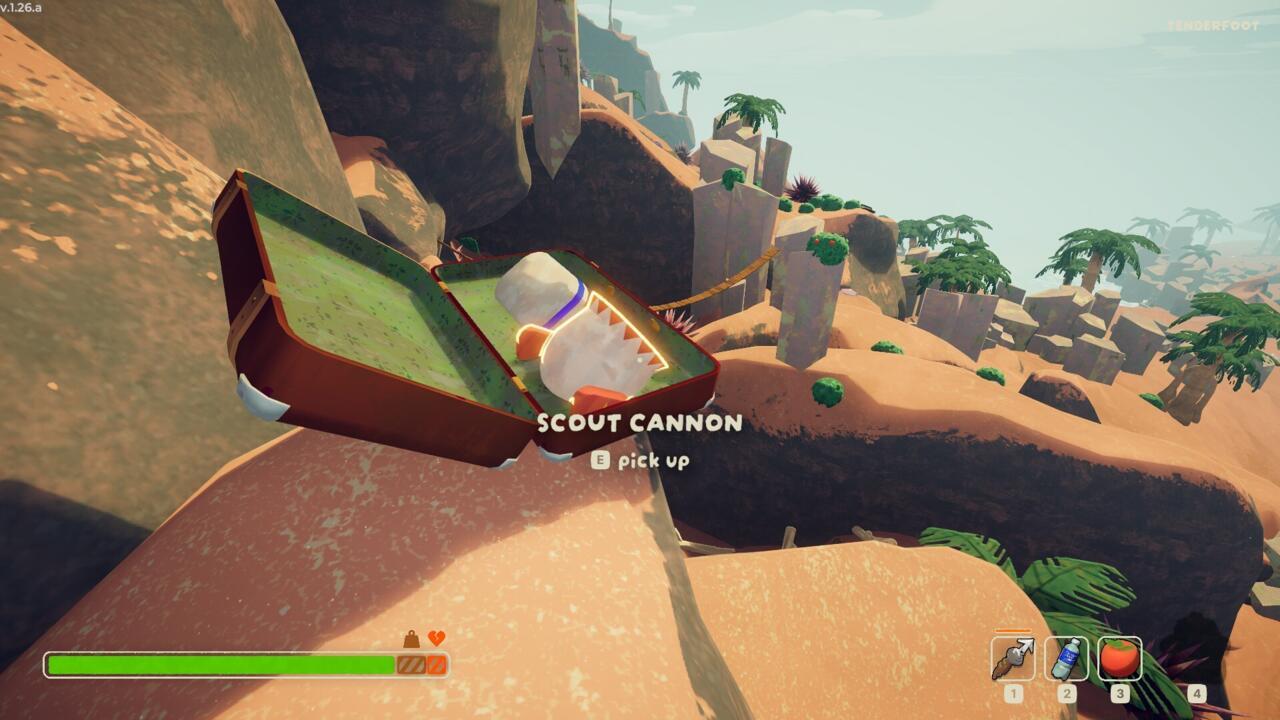
Task: Click the weight icon above the stamina bar
Action: click(x=411, y=638)
